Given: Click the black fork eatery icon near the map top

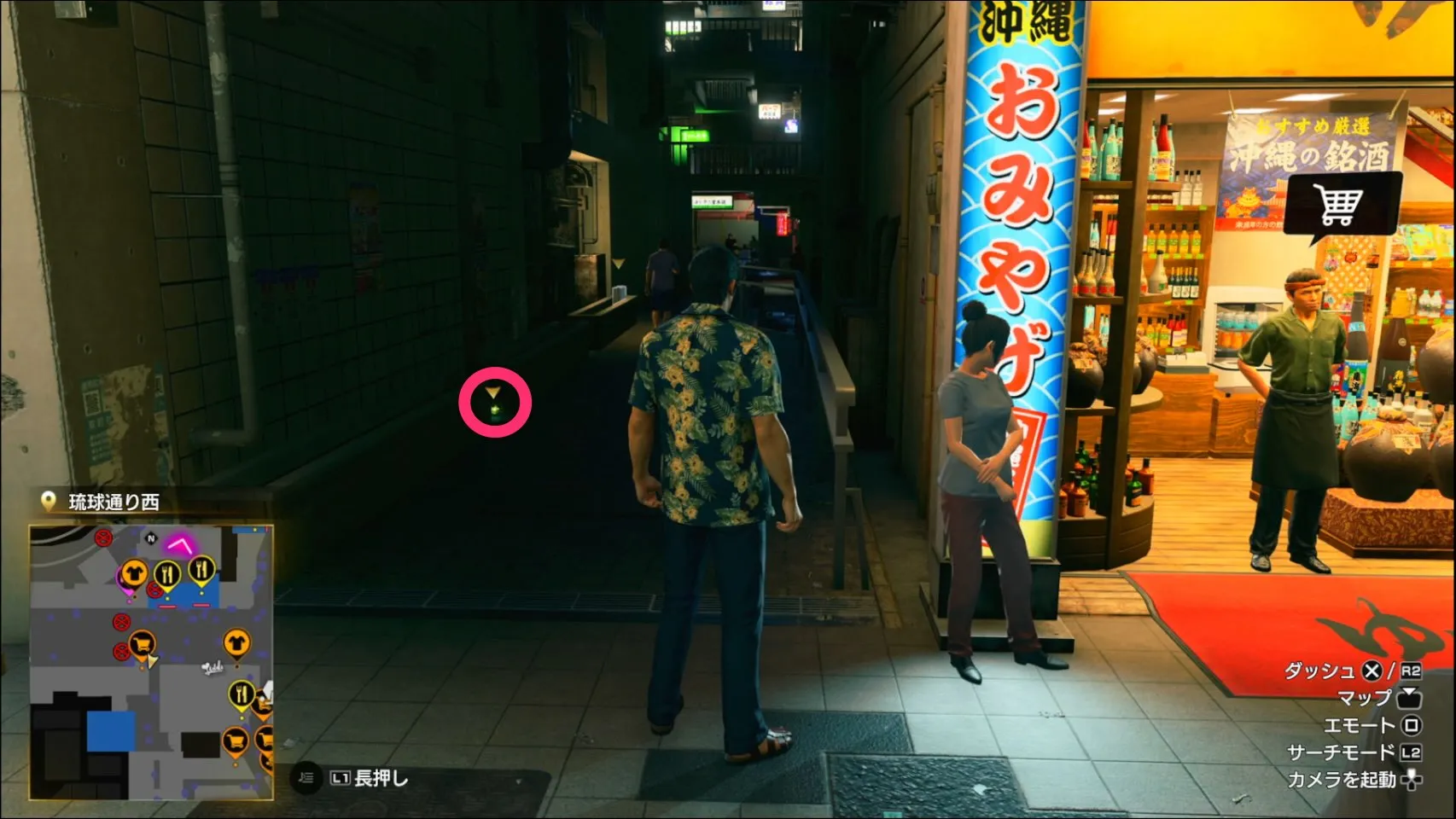Looking at the screenshot, I should click(x=201, y=568).
